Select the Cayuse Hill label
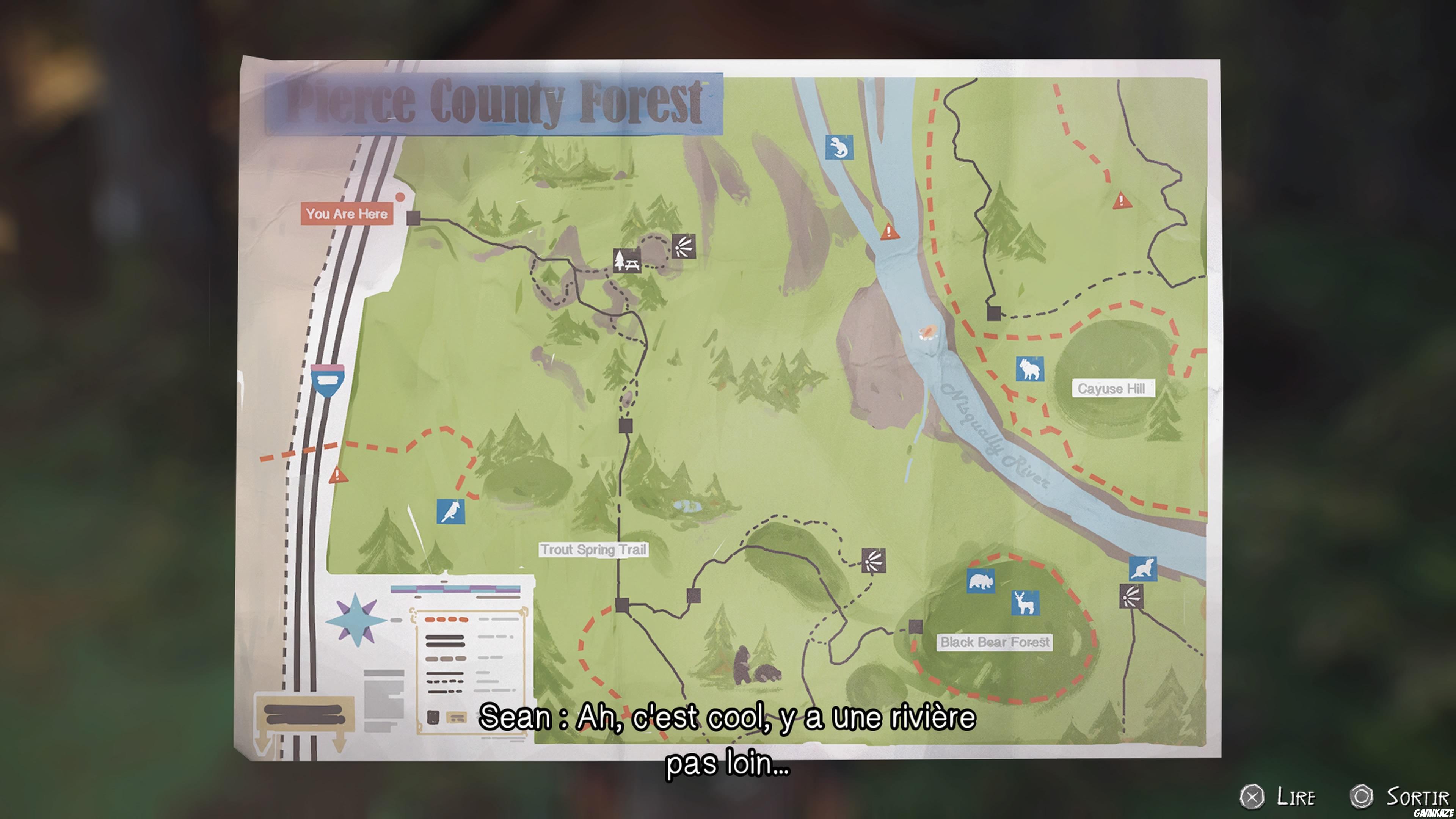This screenshot has height=819, width=1456. pos(1114,389)
